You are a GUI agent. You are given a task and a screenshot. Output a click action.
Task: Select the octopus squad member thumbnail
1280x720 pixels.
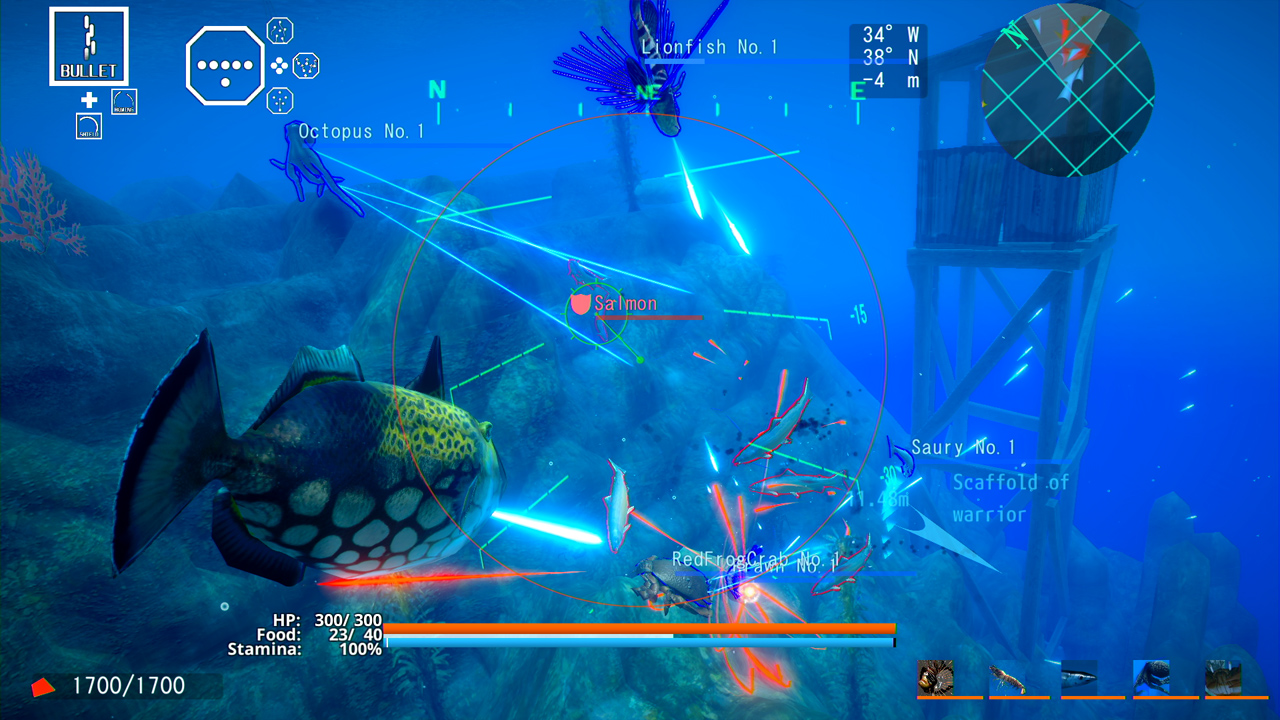[x=1152, y=676]
